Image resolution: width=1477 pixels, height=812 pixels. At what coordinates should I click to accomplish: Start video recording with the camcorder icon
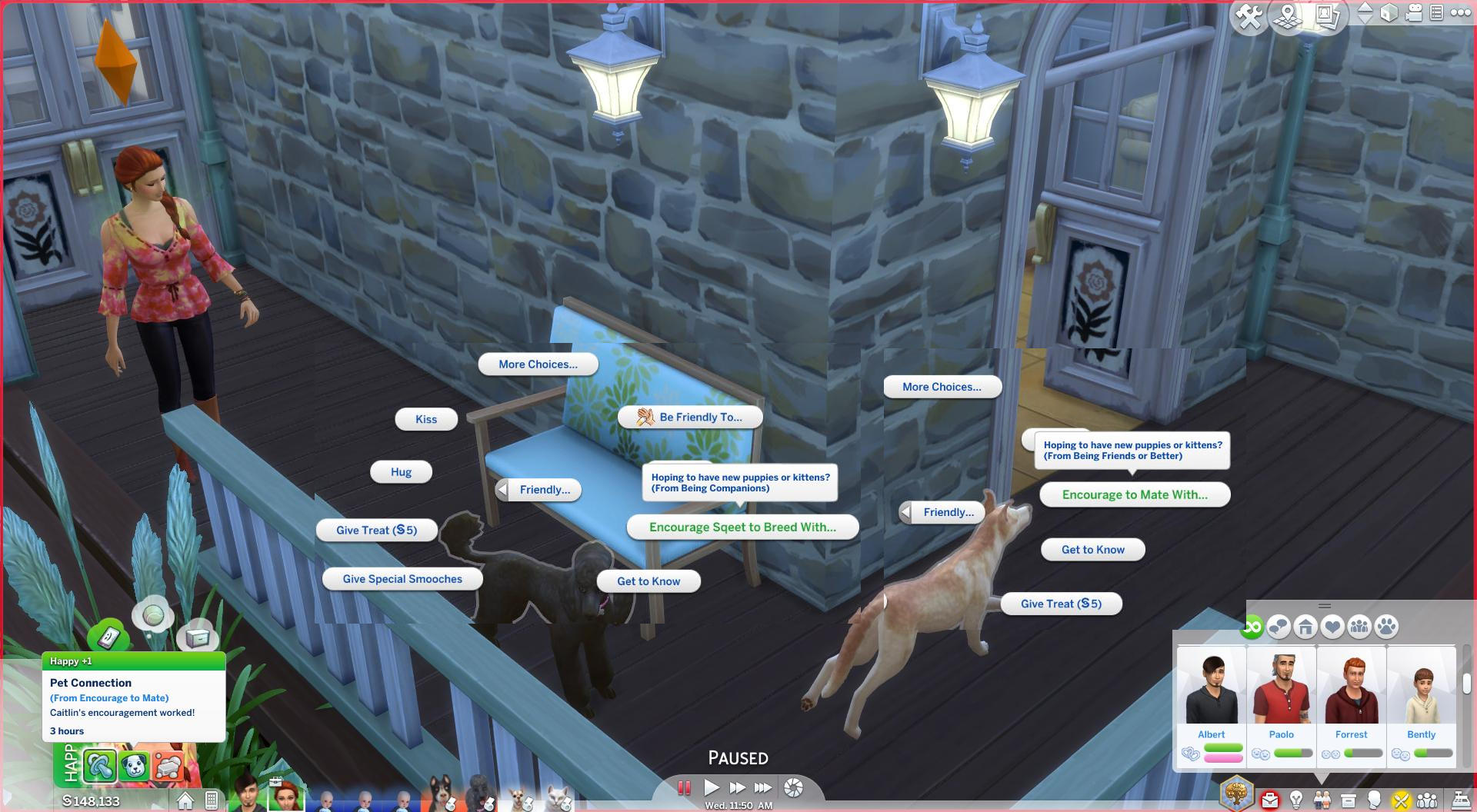coord(1413,14)
